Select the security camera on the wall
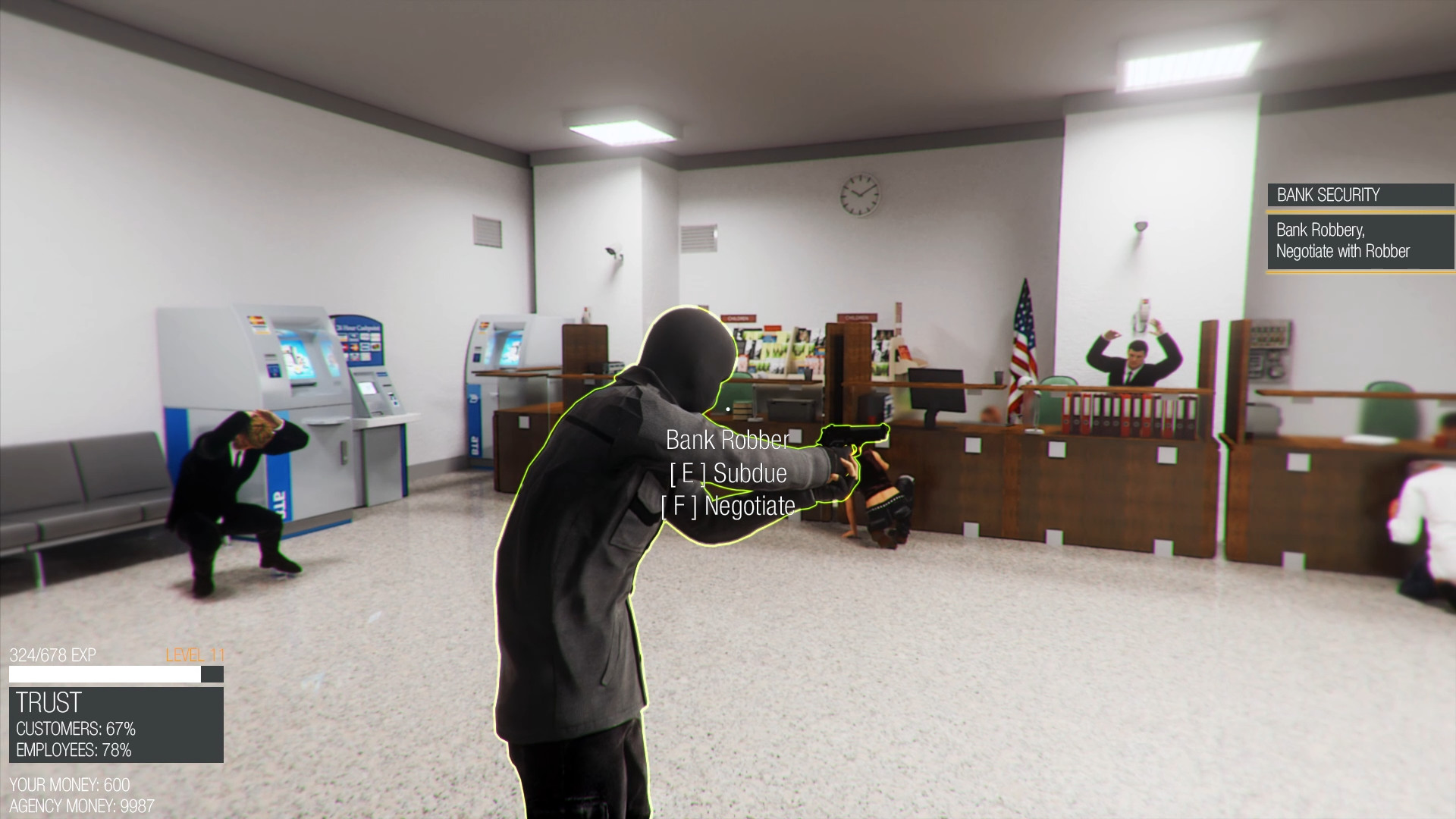This screenshot has height=819, width=1456. 610,252
